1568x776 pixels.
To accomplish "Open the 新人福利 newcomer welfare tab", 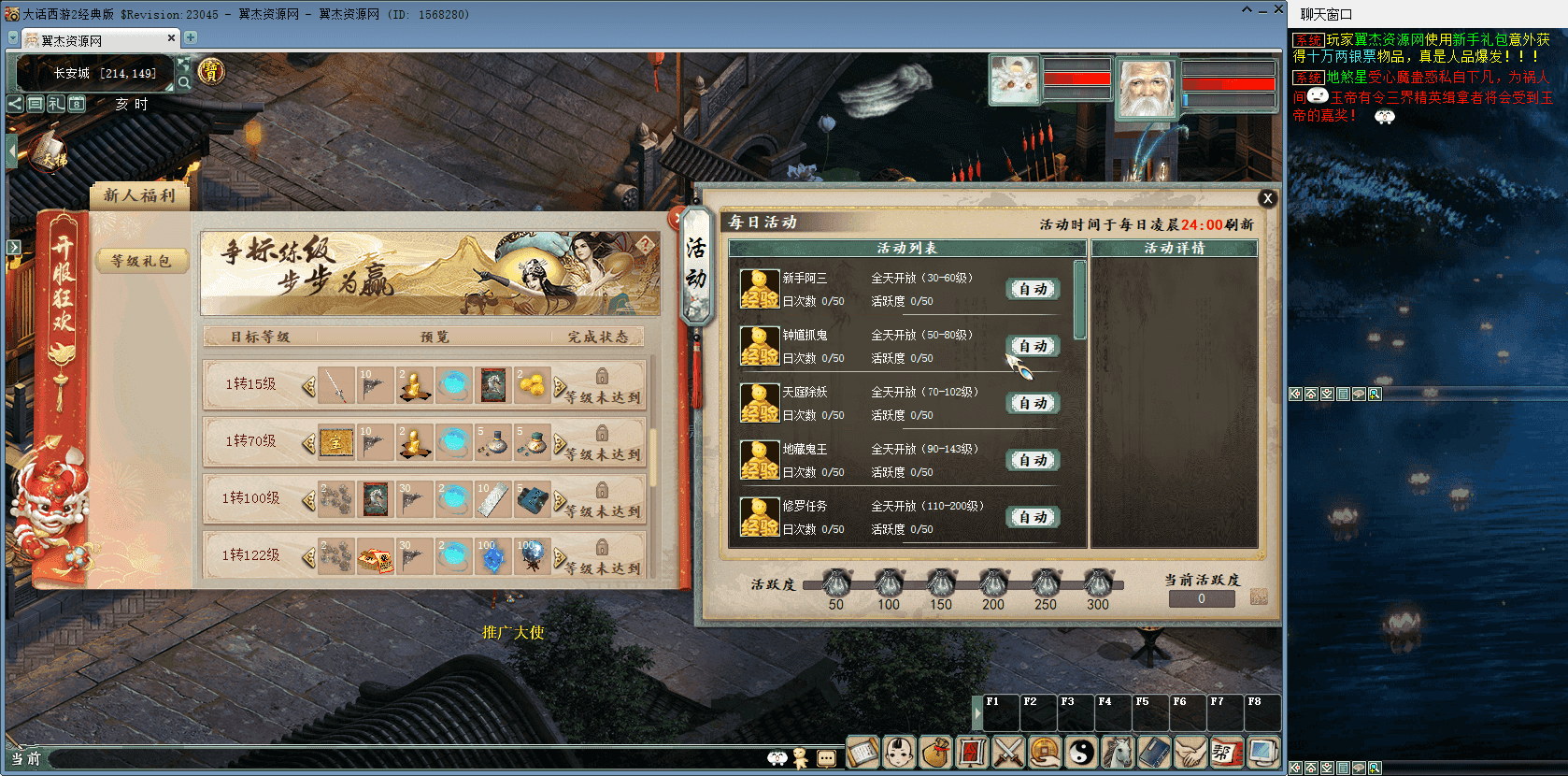I will point(139,195).
